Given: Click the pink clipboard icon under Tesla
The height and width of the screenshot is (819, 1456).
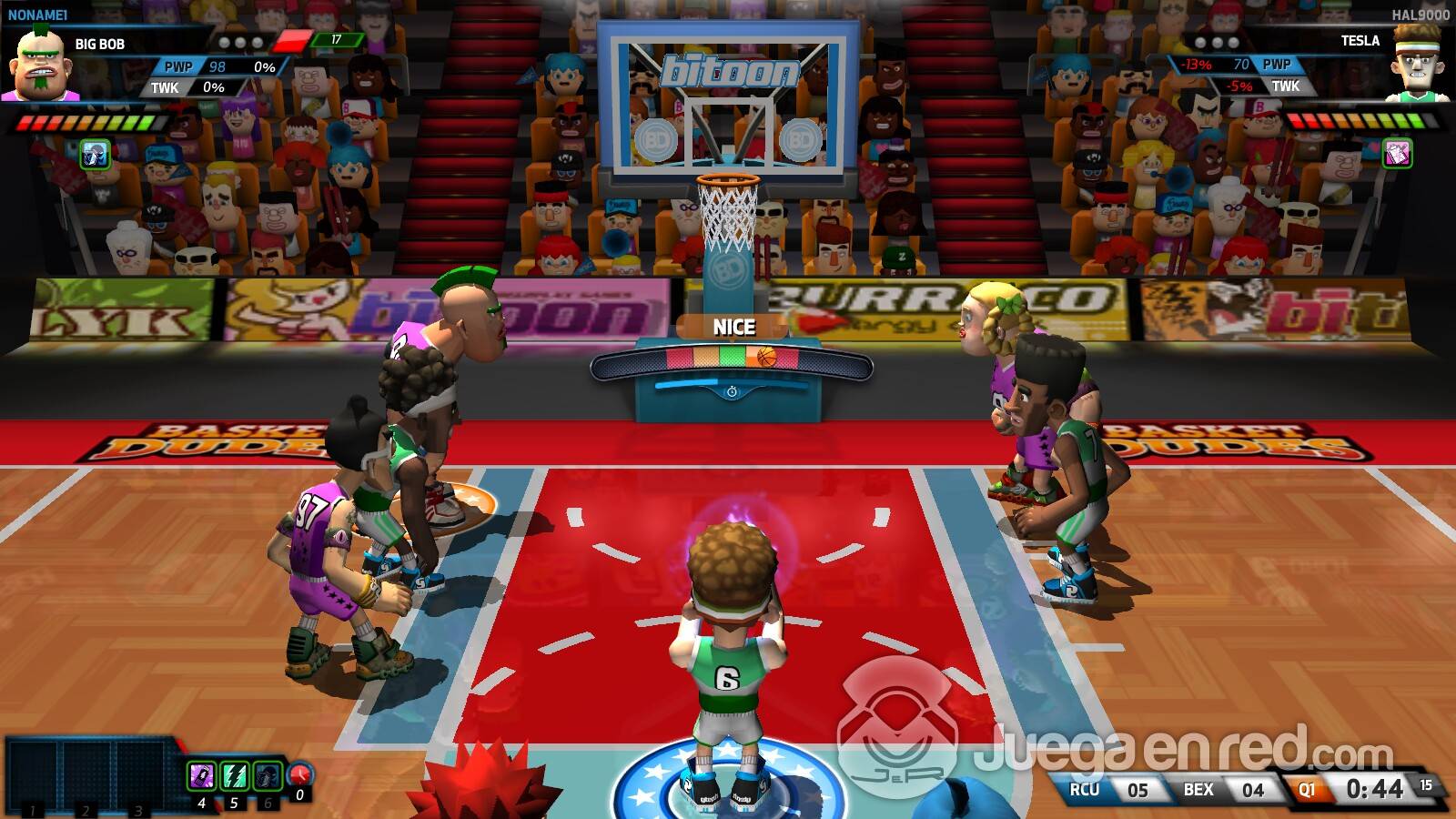Looking at the screenshot, I should [1397, 153].
